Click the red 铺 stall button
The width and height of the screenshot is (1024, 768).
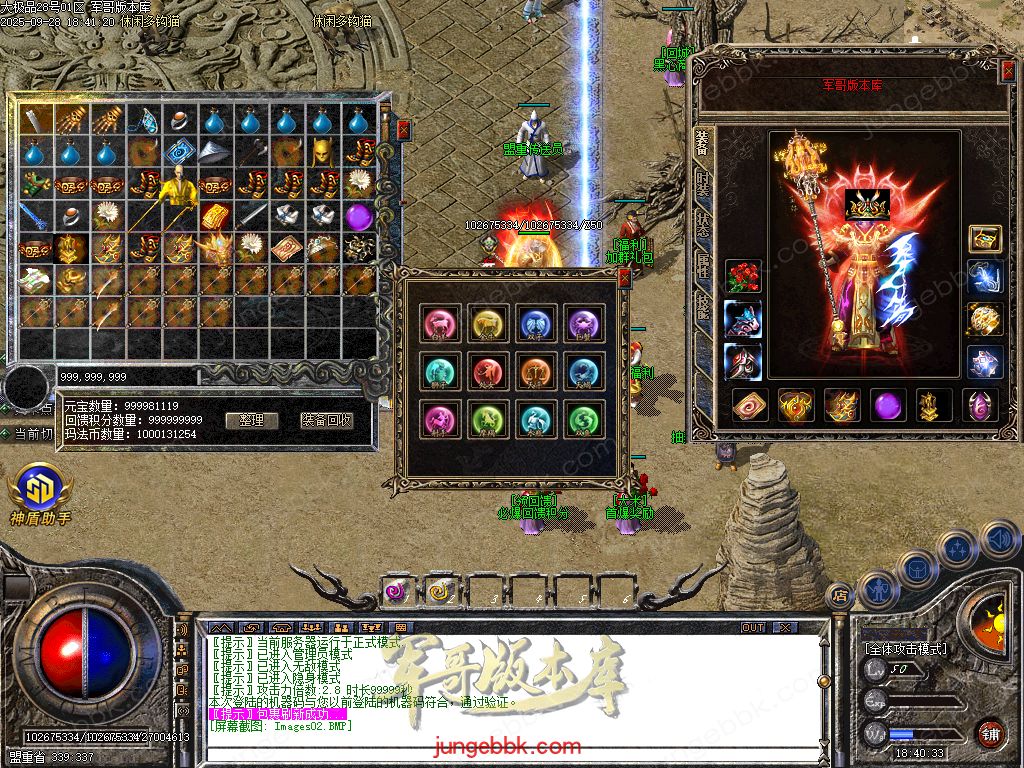990,733
